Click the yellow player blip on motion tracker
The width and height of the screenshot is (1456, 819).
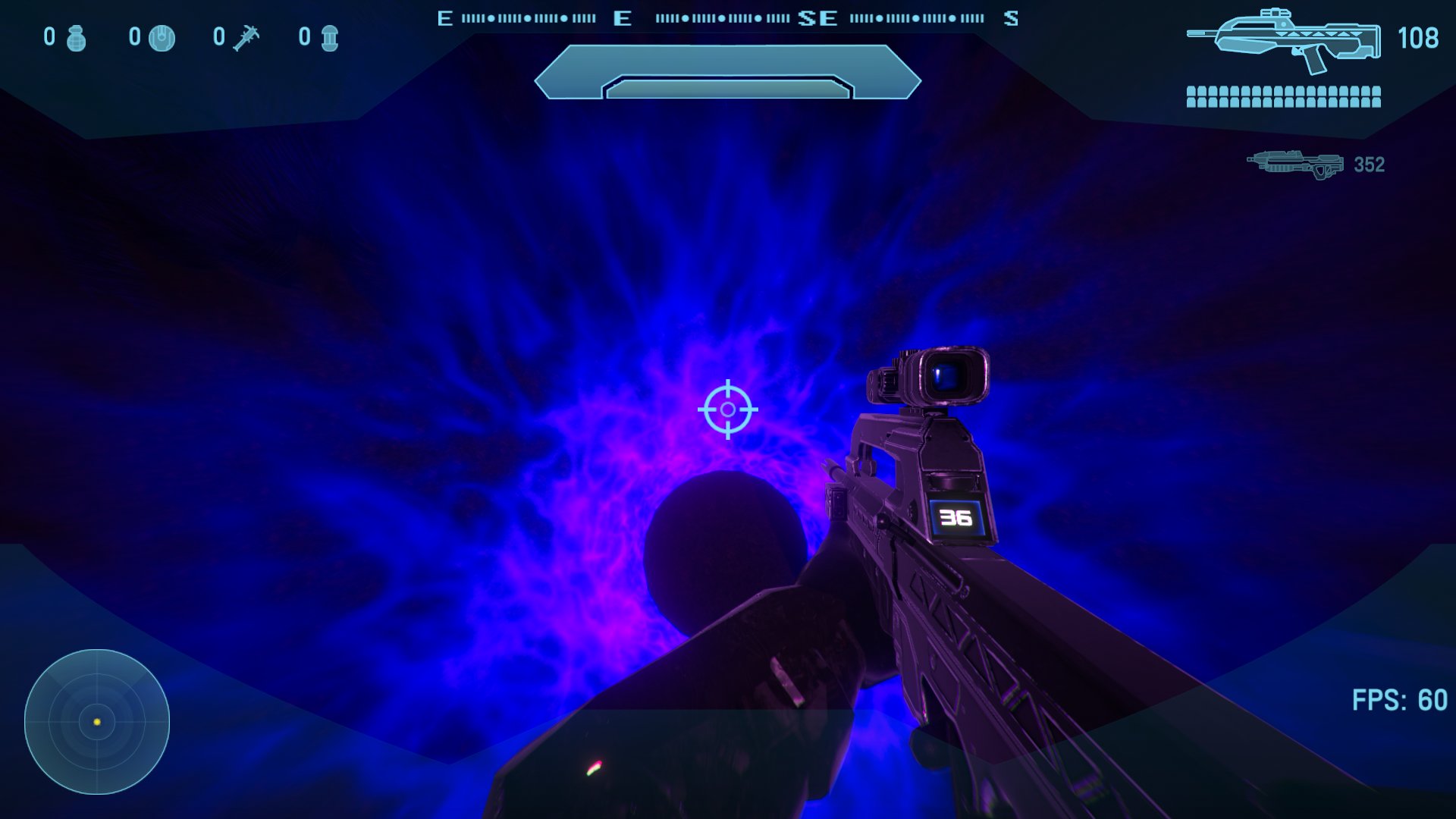tap(97, 723)
